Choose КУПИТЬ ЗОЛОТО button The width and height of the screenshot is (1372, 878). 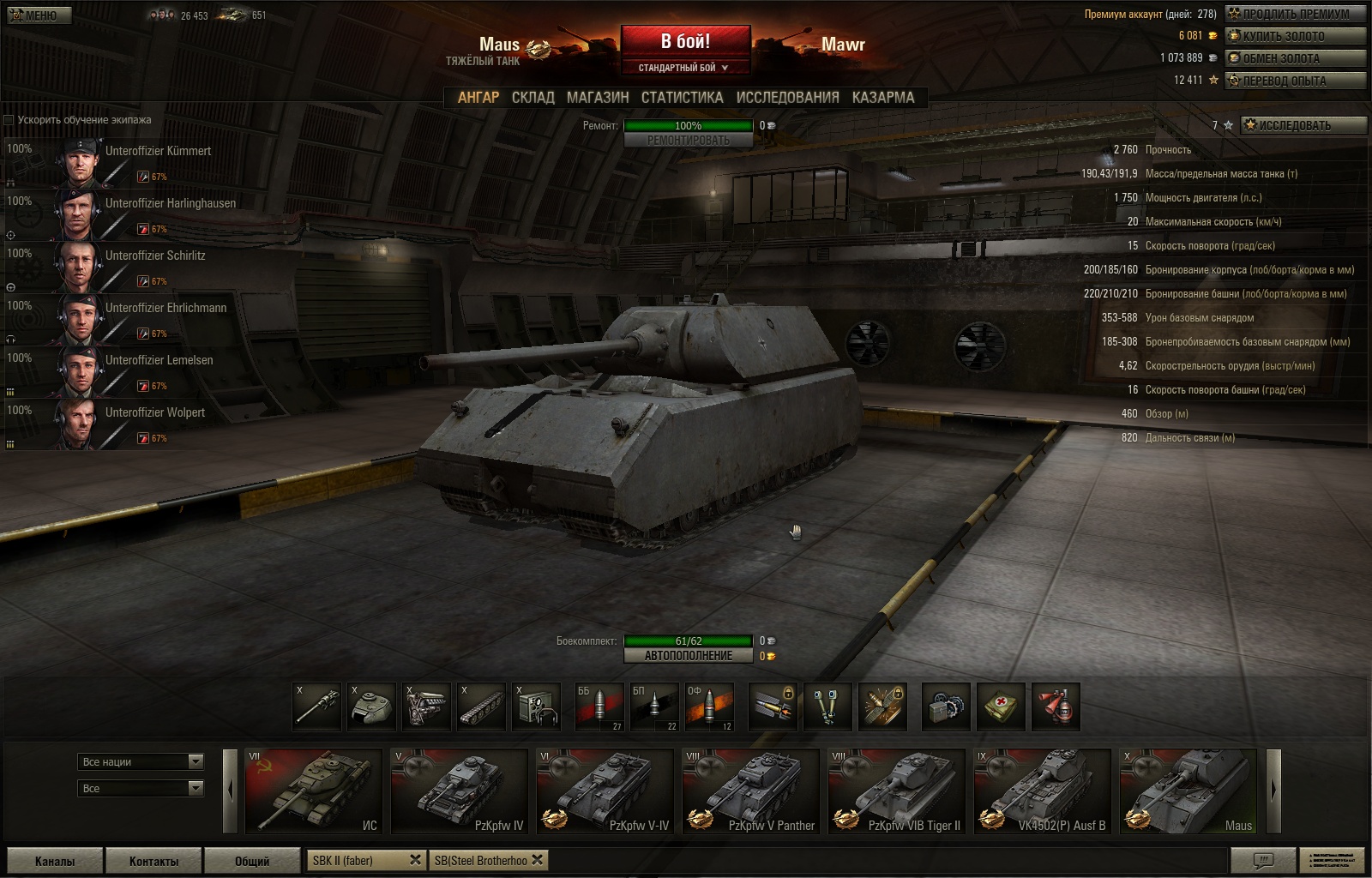pos(1295,36)
